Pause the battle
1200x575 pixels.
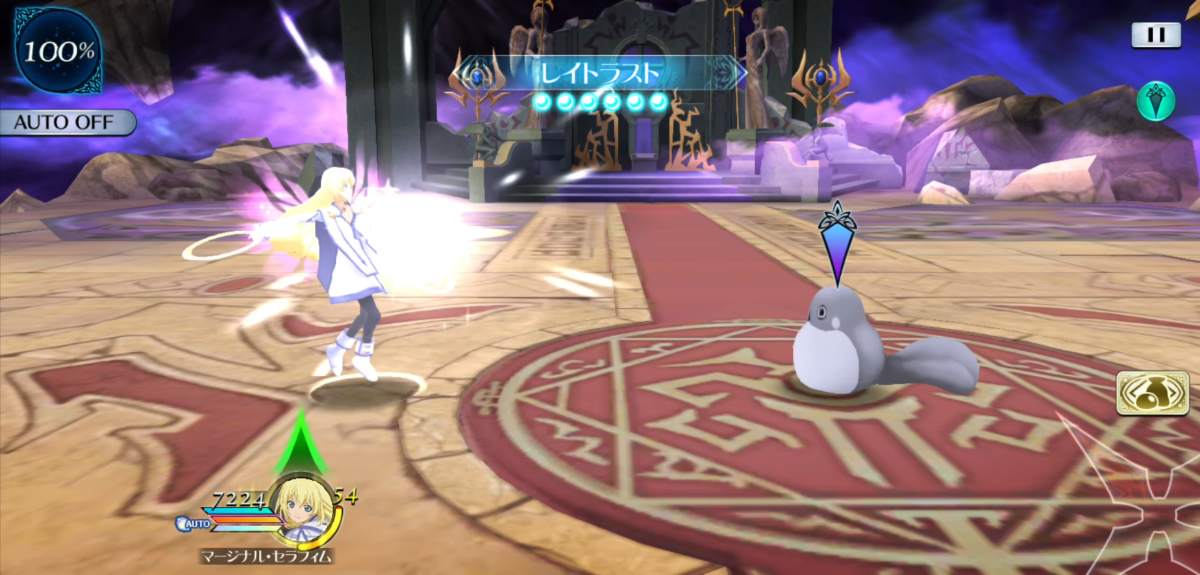[x=1155, y=35]
